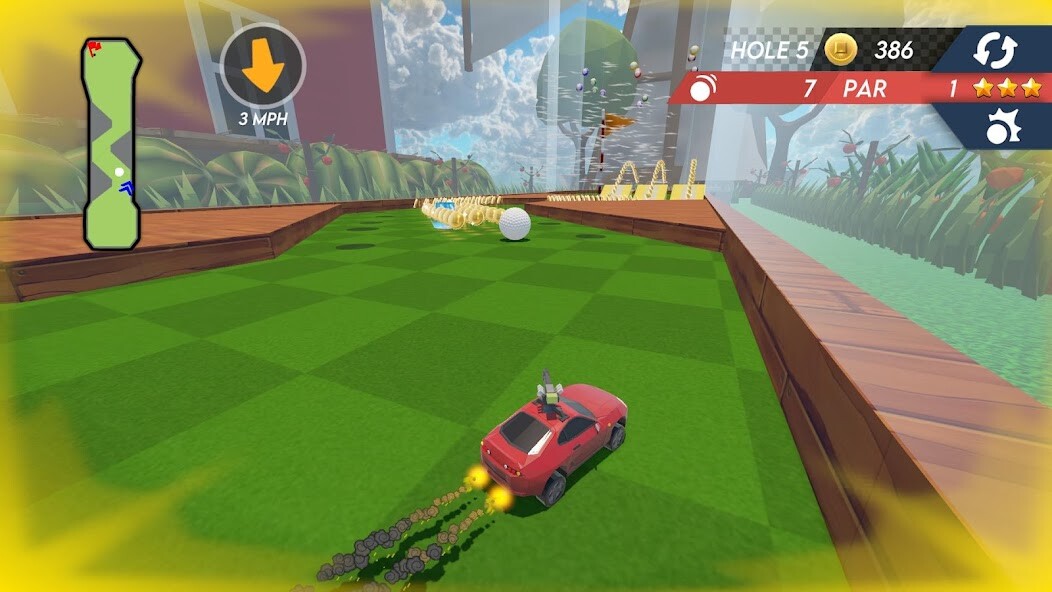Select the wind direction arrow indicator
The height and width of the screenshot is (592, 1052).
pyautogui.click(x=263, y=66)
